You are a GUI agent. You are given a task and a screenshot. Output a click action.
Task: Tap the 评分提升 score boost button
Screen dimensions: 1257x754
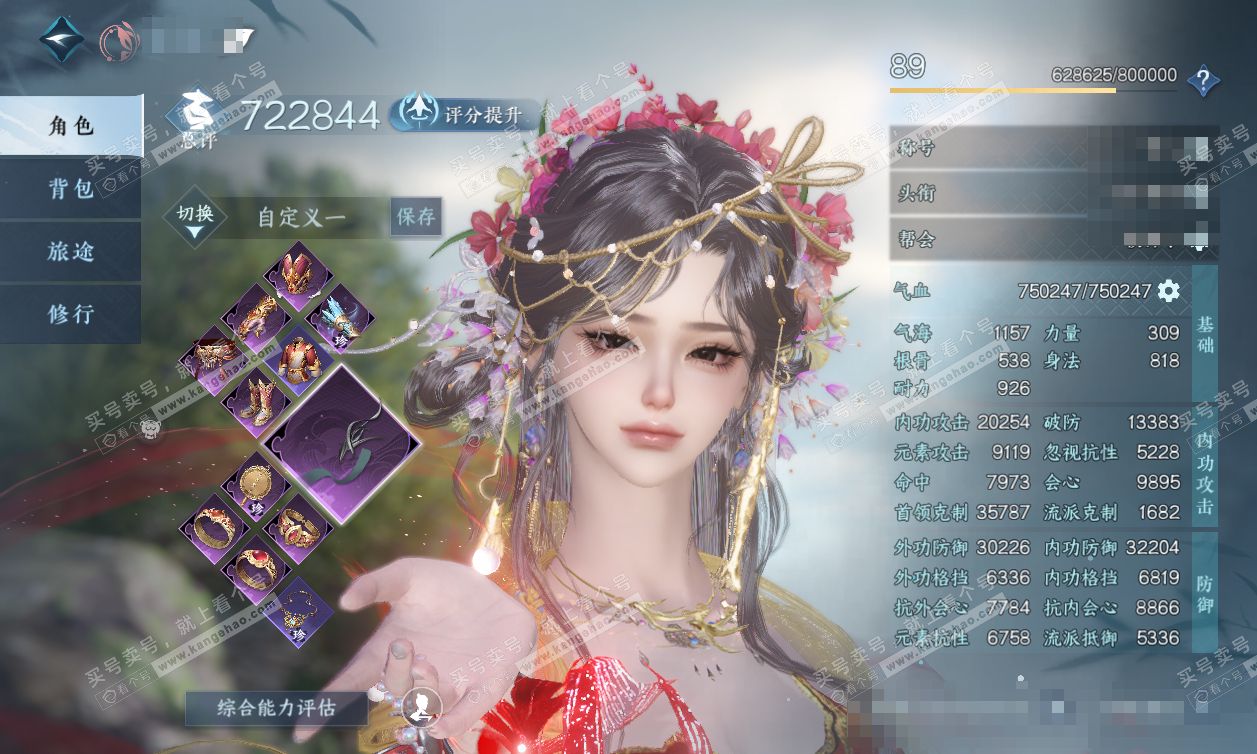point(464,114)
